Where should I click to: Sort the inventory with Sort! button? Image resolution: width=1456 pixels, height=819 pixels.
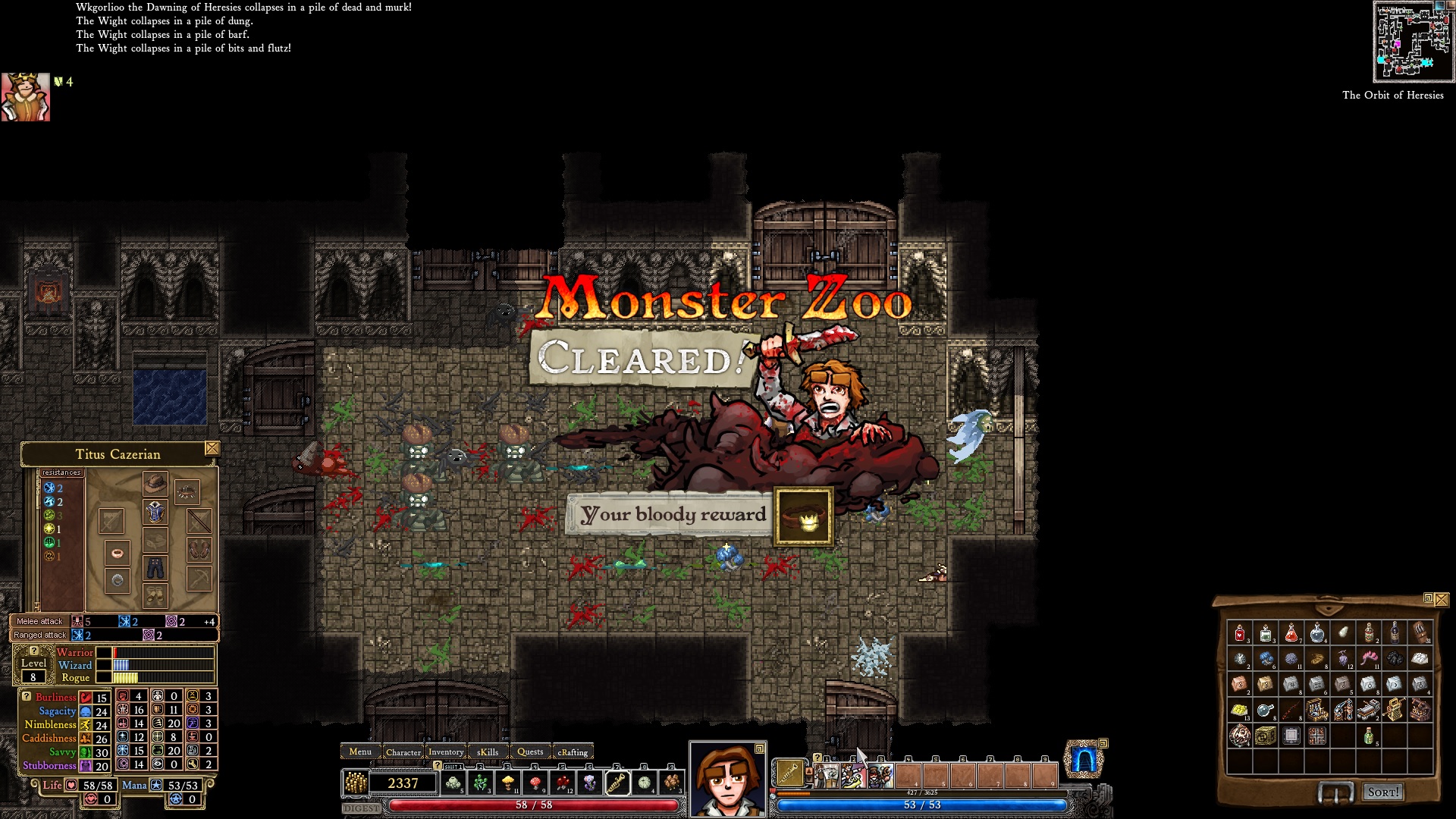1382,792
